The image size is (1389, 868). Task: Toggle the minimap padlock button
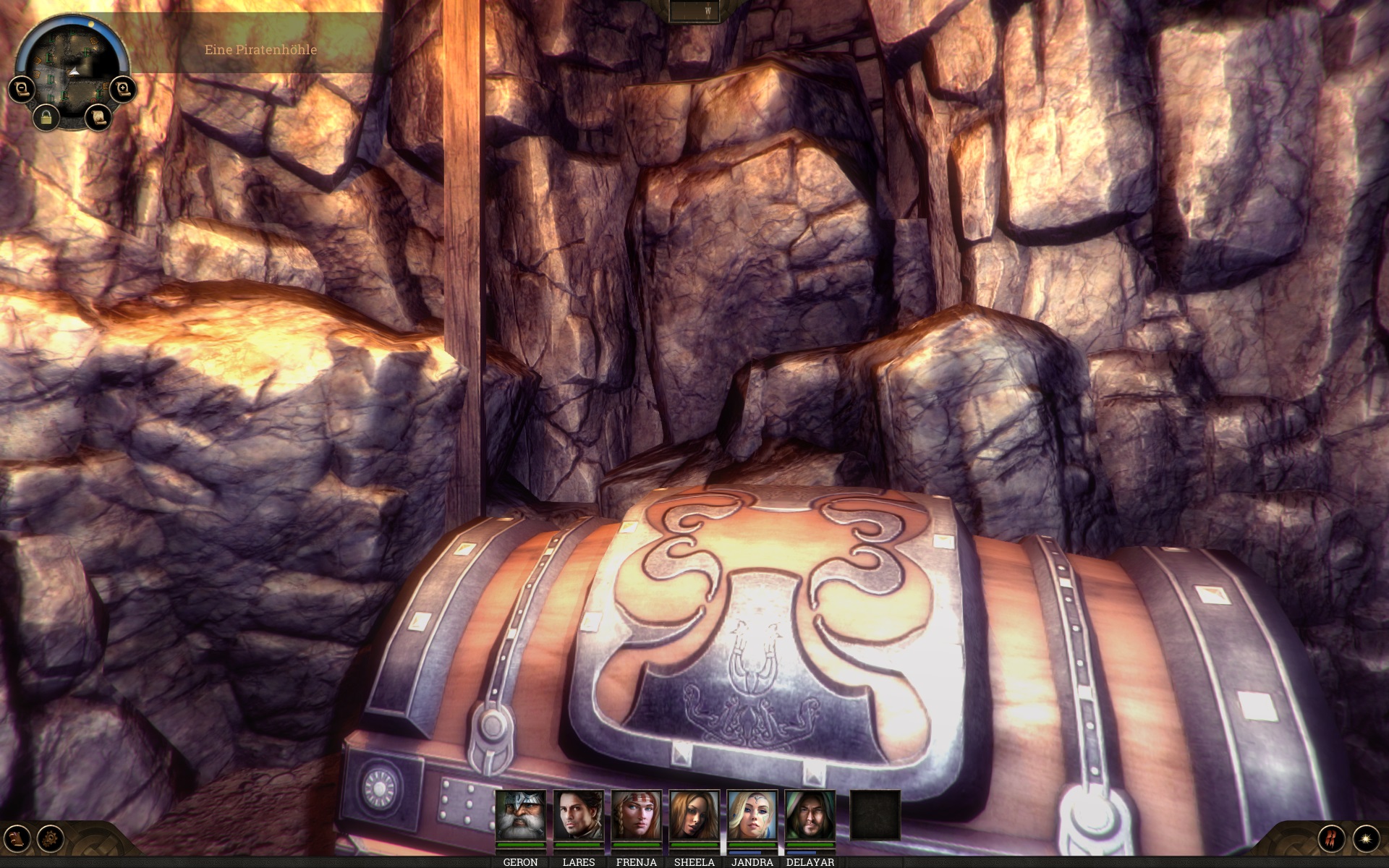46,116
